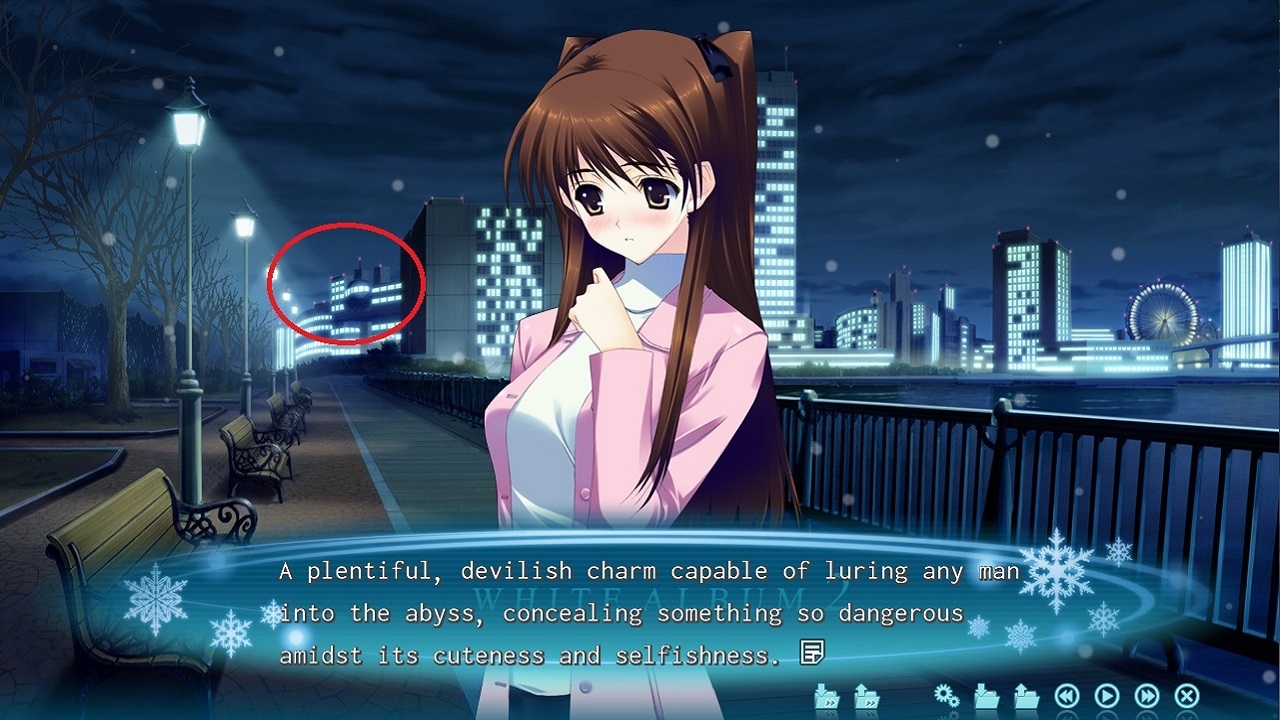Open the settings gear icon

pos(946,696)
